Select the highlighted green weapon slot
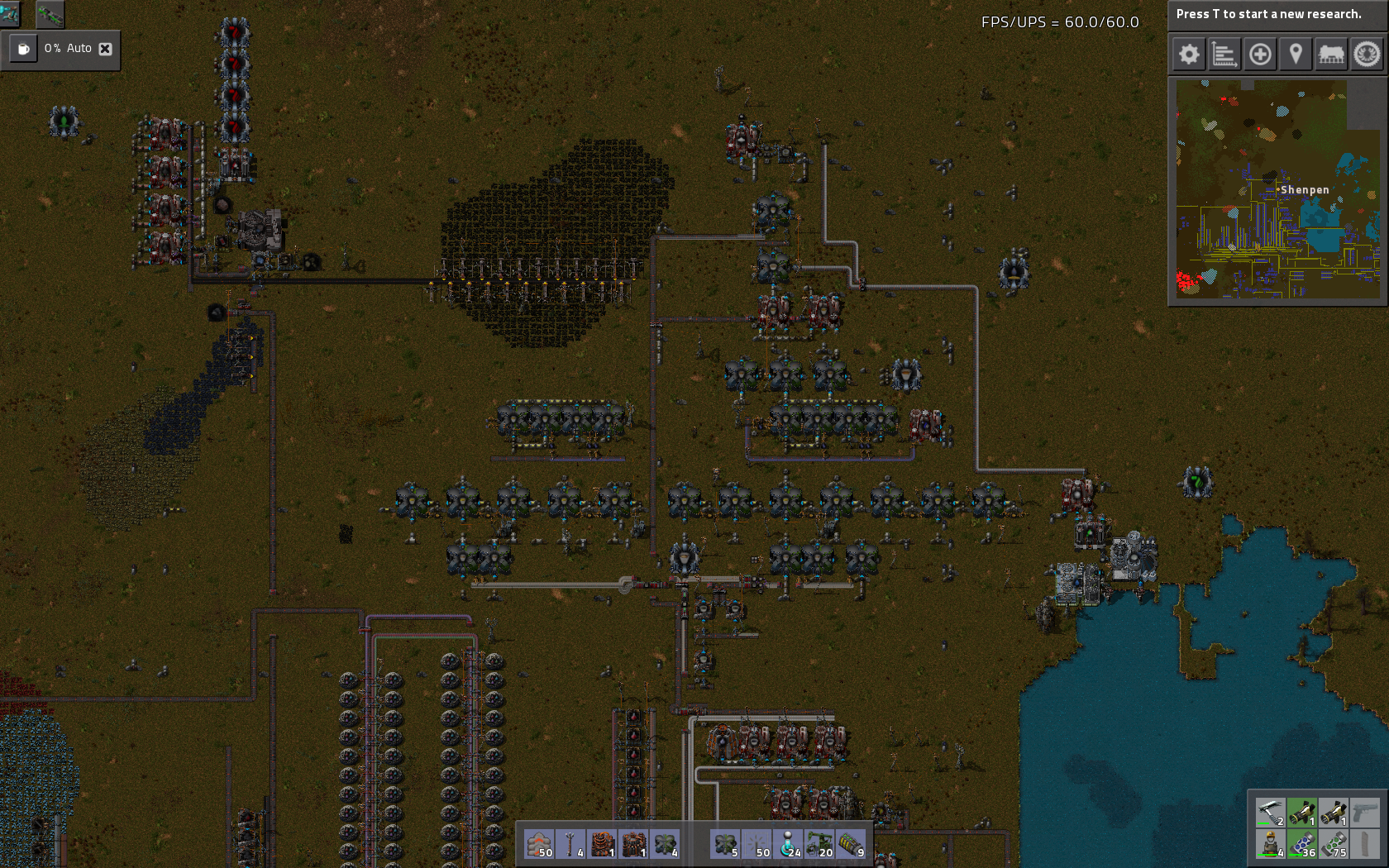This screenshot has height=868, width=1389. [x=1301, y=813]
